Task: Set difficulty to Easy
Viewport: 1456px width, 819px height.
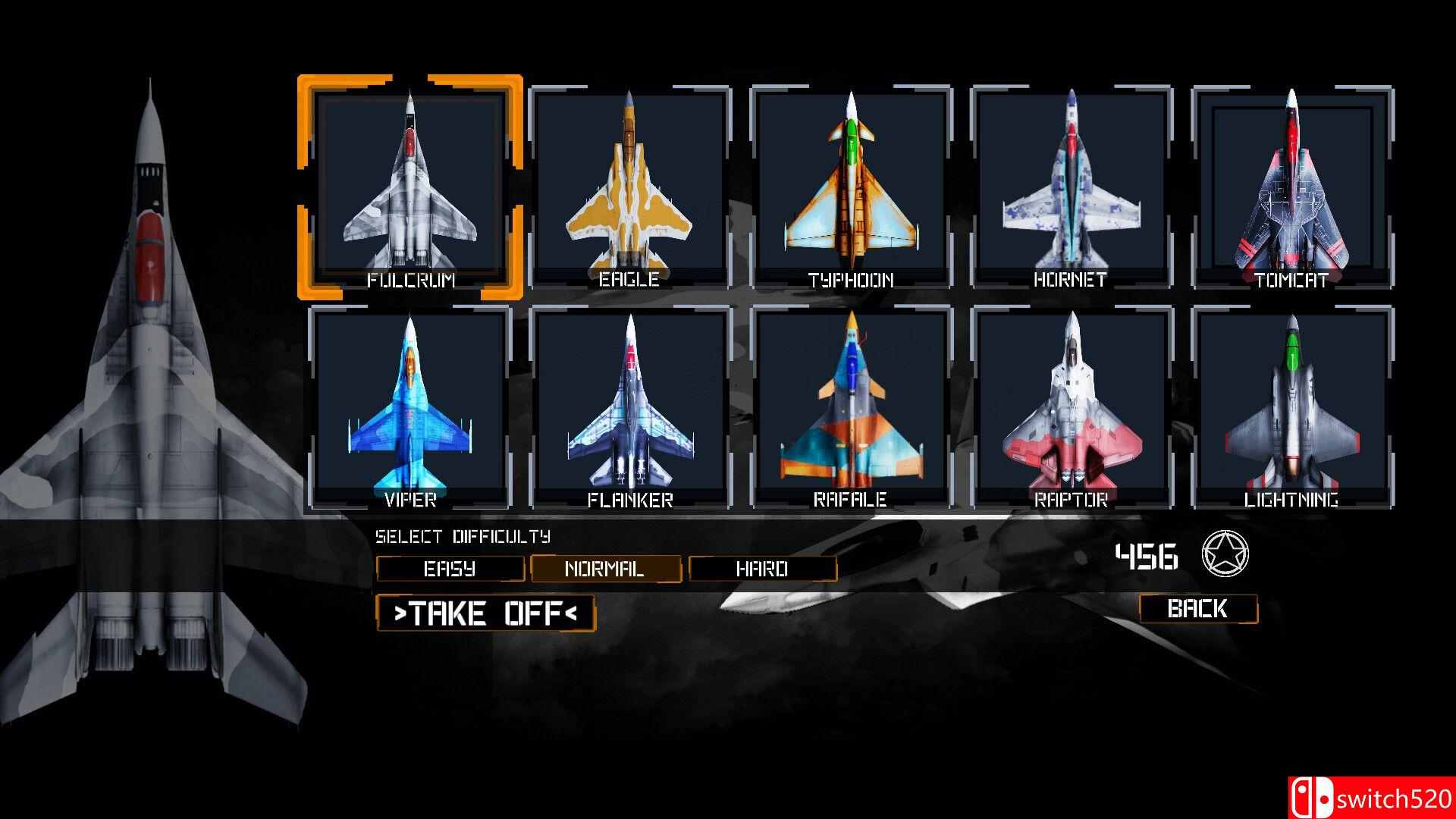Action: [450, 569]
